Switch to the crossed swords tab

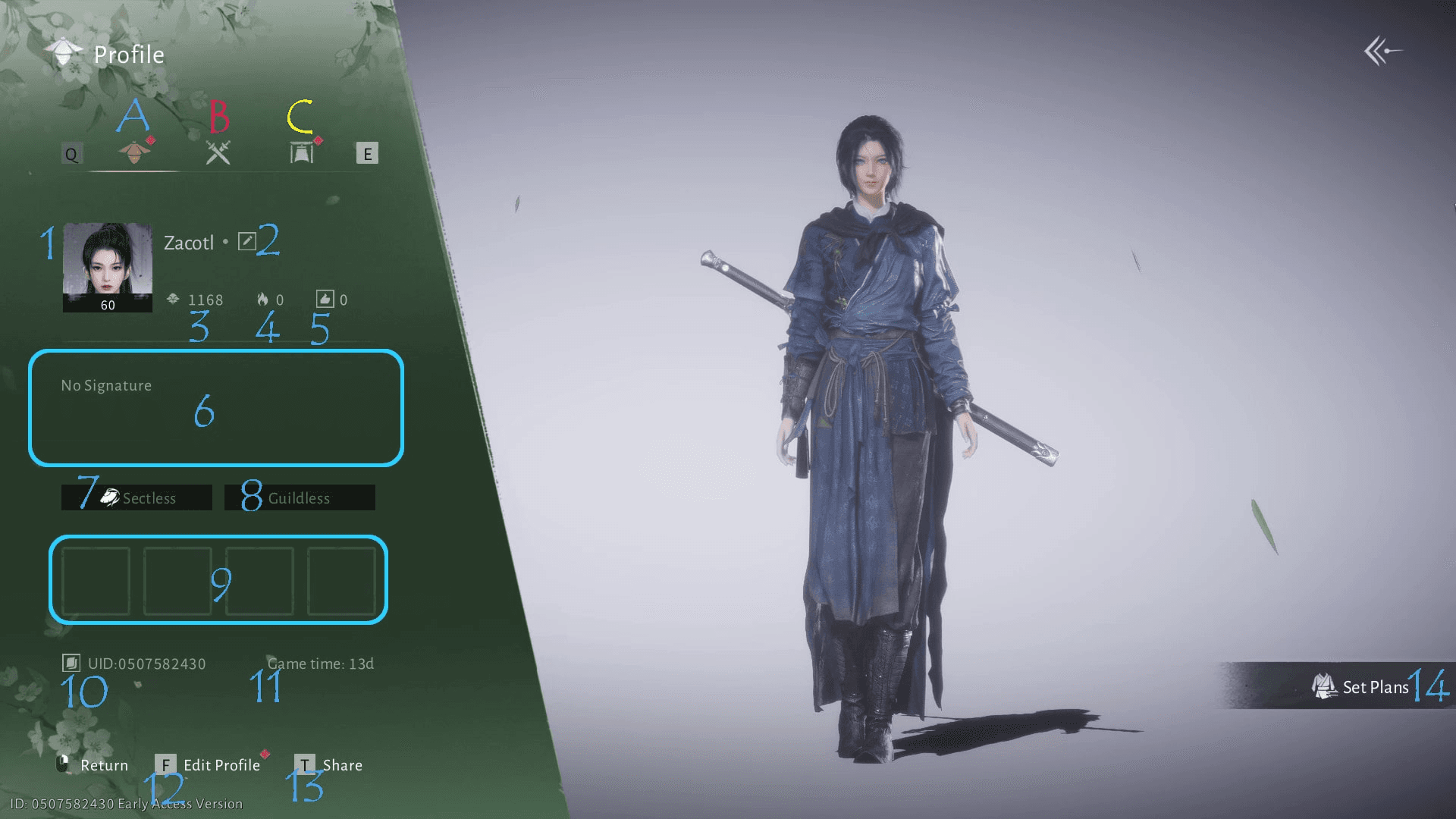click(x=218, y=152)
